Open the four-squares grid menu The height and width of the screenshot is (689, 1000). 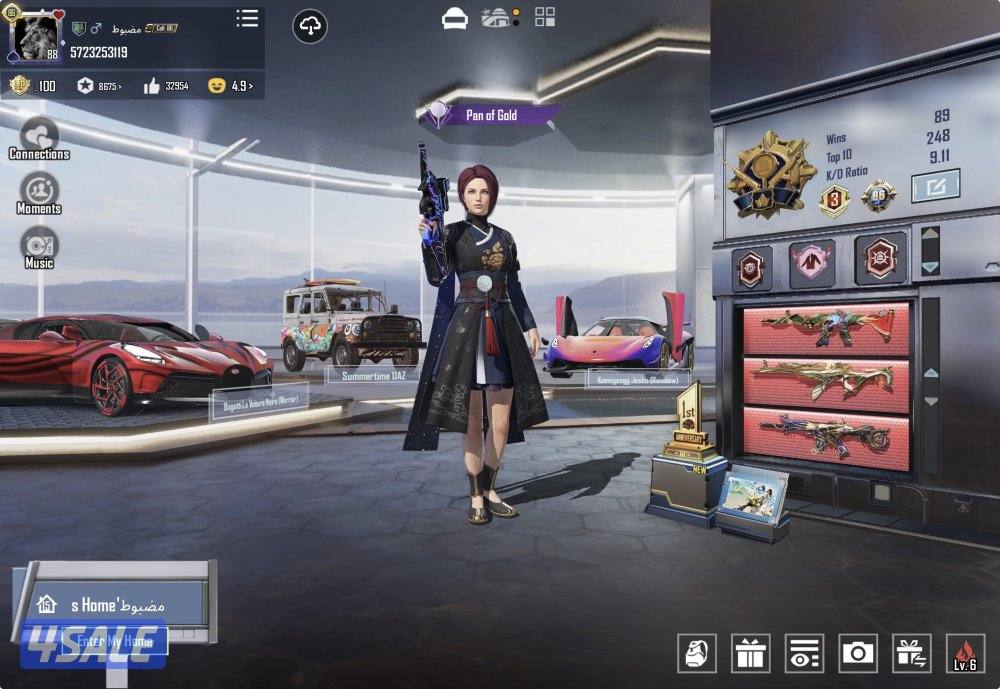[x=545, y=17]
